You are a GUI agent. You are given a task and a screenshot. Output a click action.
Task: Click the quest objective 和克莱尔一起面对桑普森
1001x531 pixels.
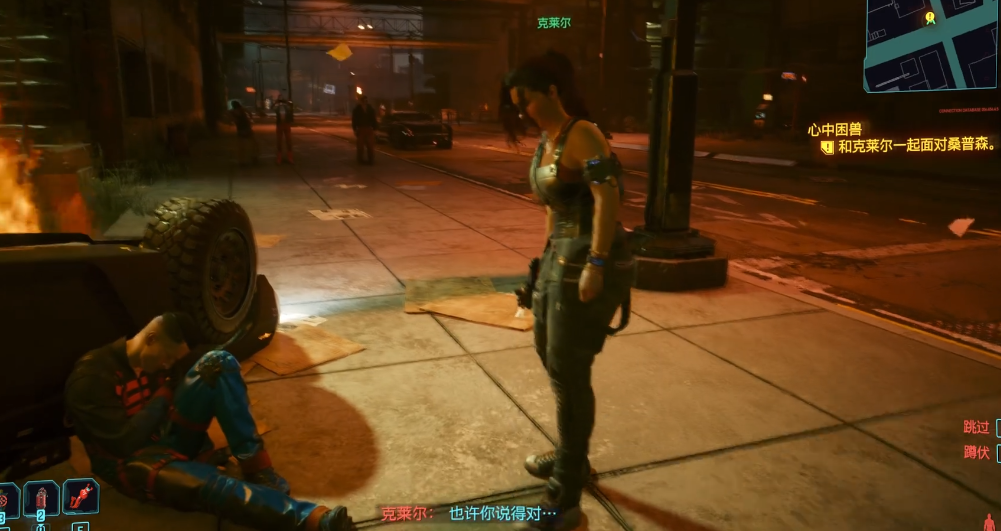point(917,145)
